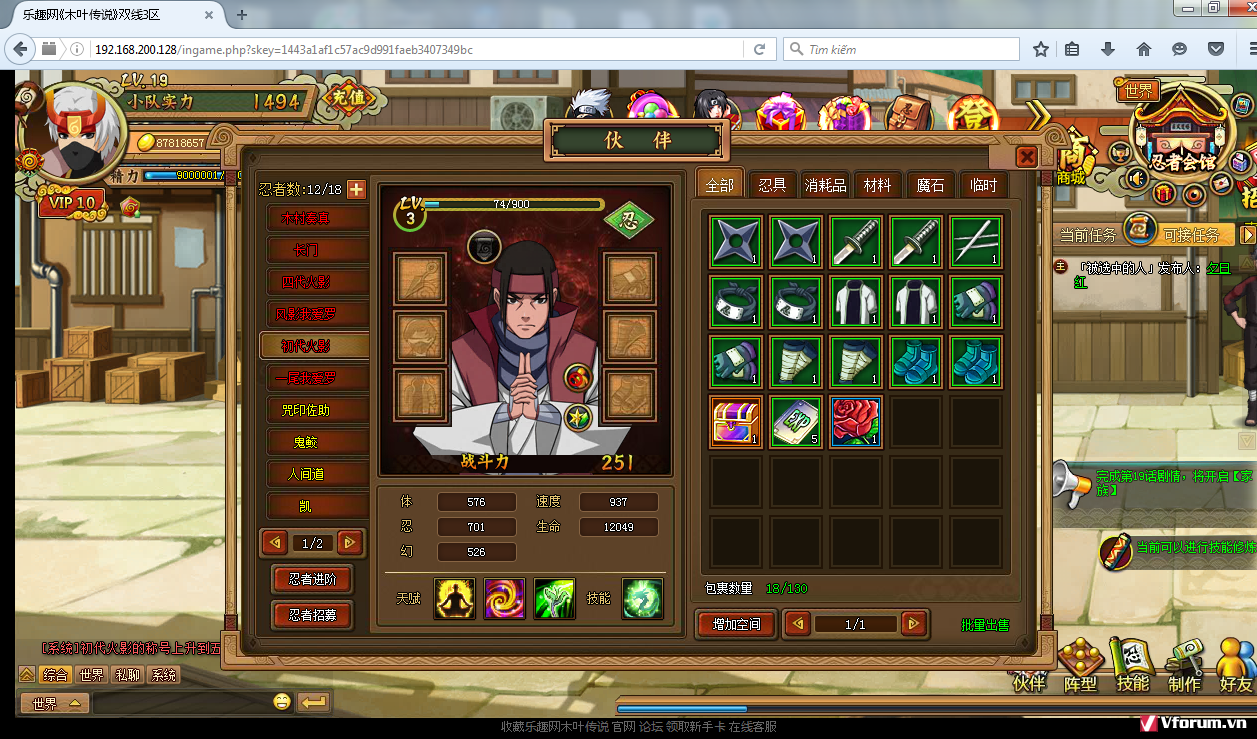Close the 伙伴 partner panel

1026,157
